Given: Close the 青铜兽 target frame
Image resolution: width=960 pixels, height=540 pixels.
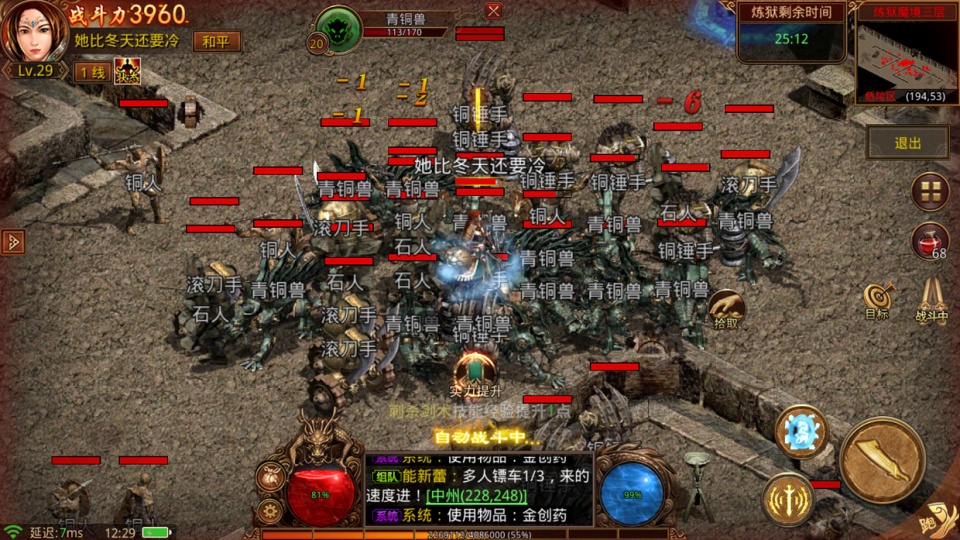Looking at the screenshot, I should (493, 11).
